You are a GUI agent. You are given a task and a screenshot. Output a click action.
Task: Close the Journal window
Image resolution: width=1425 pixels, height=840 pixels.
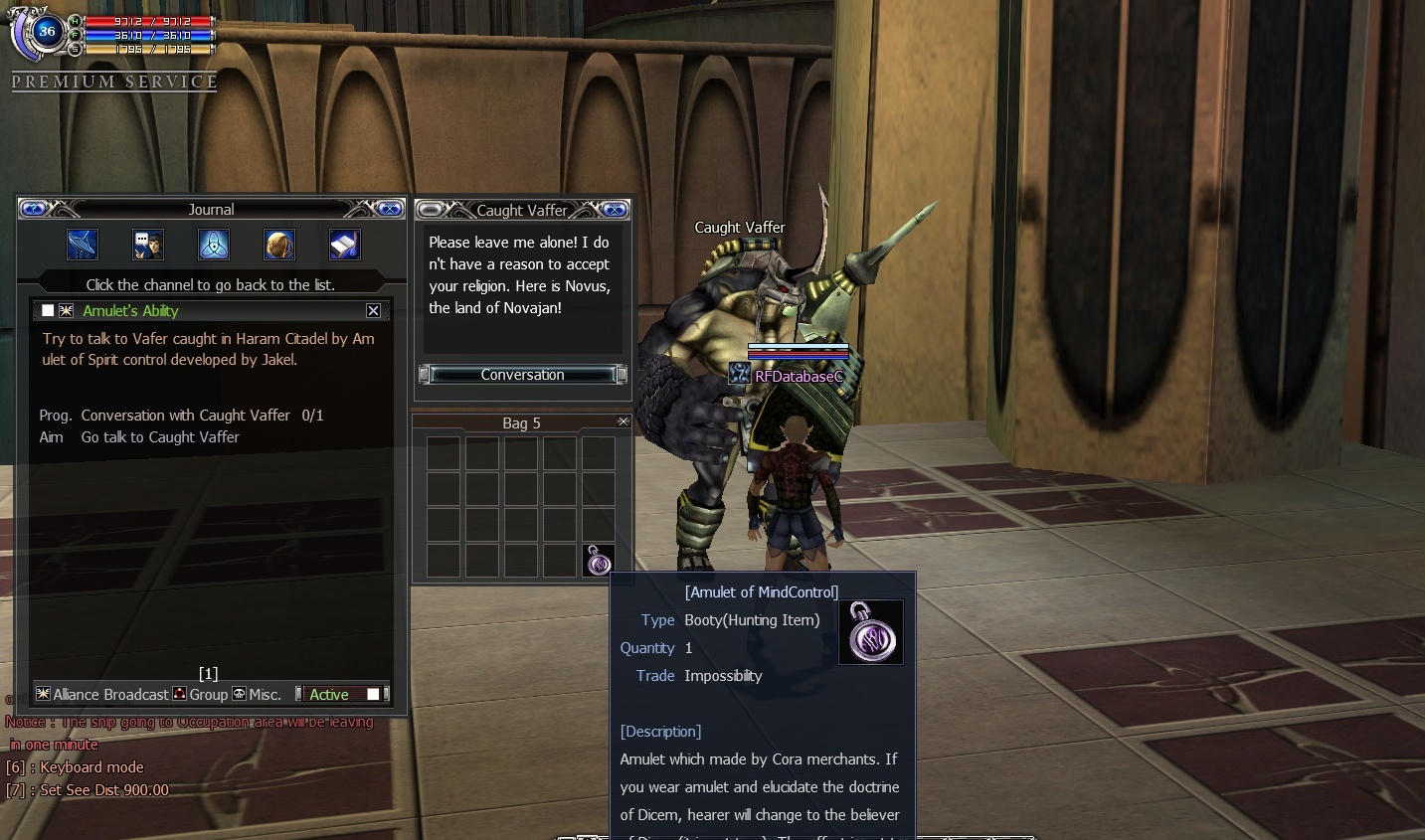click(390, 209)
